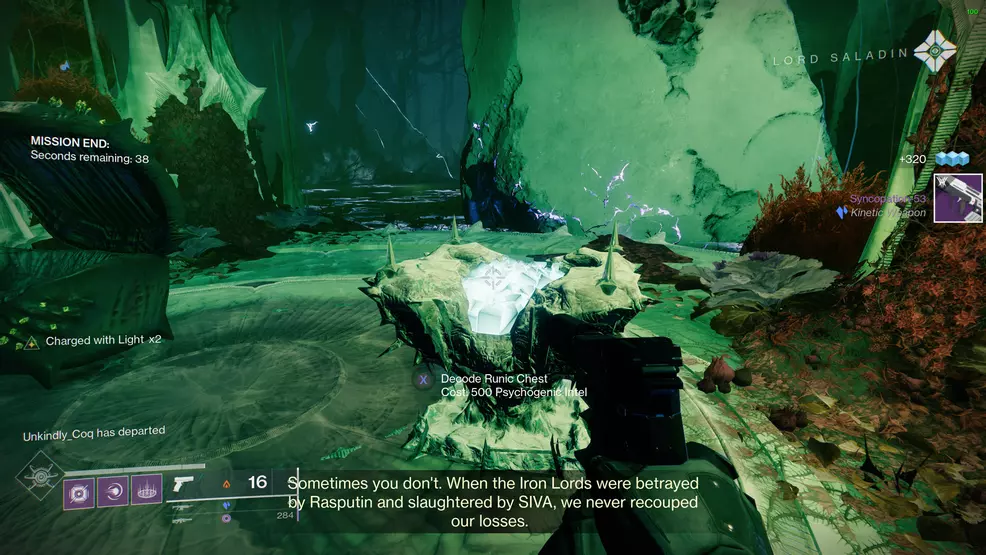Click the glimmer cubes reward icon
Screen dimensions: 986x555
tap(952, 160)
